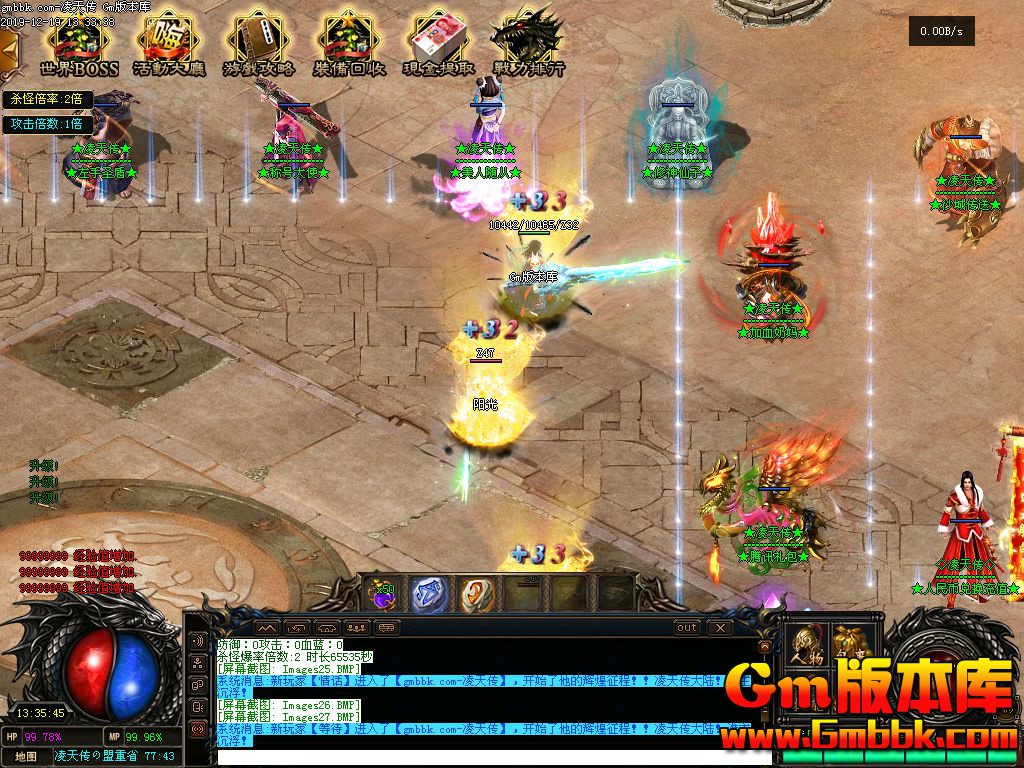Screen dimensions: 1024x768
Task: Open the 世界BOSS menu icon
Action: click(x=79, y=43)
